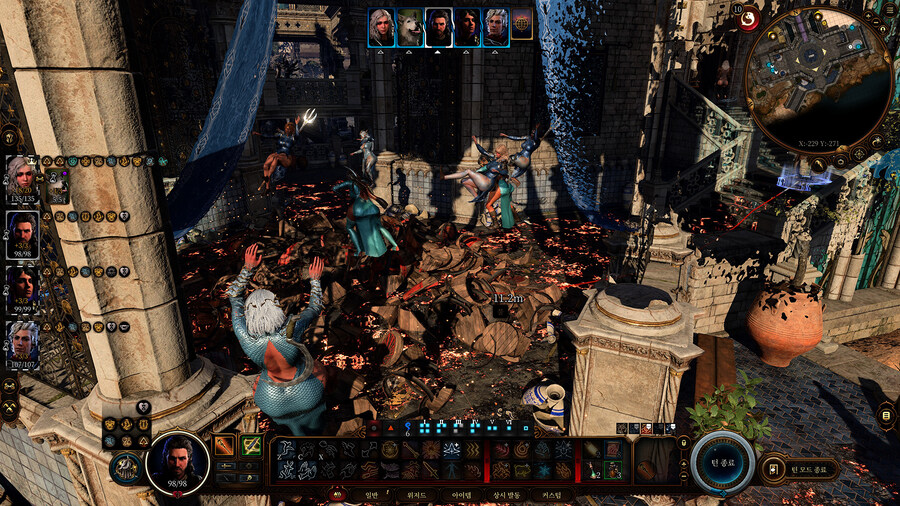Click the active character portrait by the hotbar
Viewport: 900px width, 506px height.
point(177,462)
